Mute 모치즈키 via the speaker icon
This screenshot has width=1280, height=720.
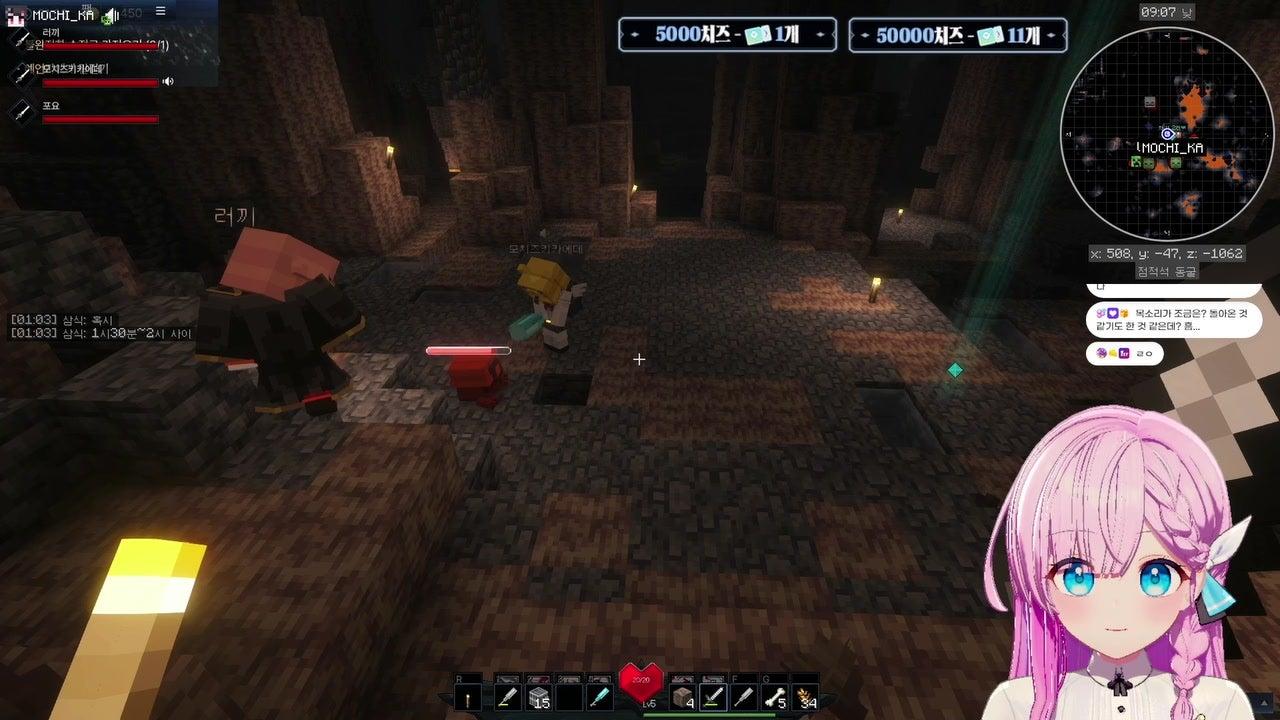tap(168, 81)
